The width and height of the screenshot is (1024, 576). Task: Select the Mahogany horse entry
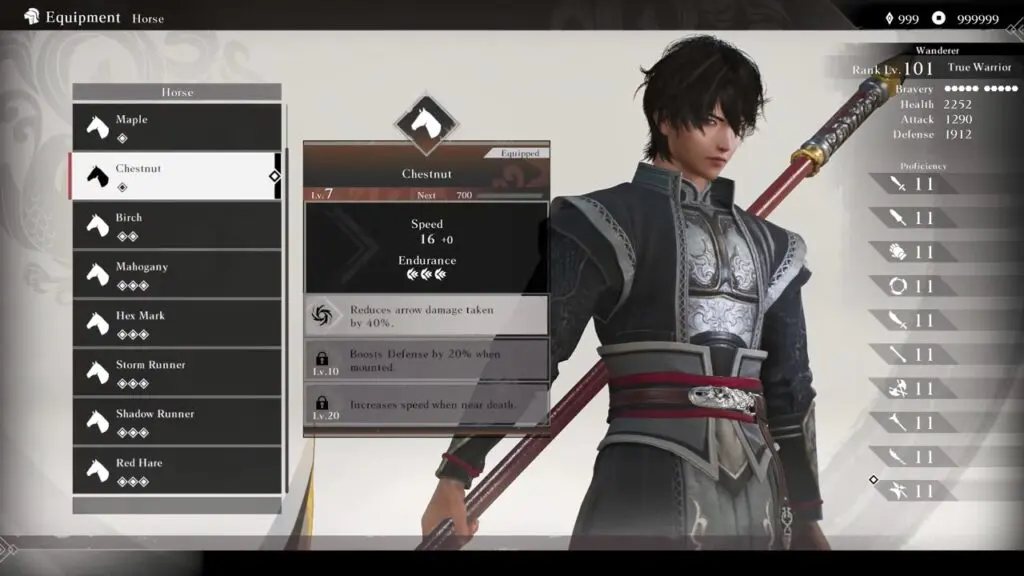tap(177, 274)
